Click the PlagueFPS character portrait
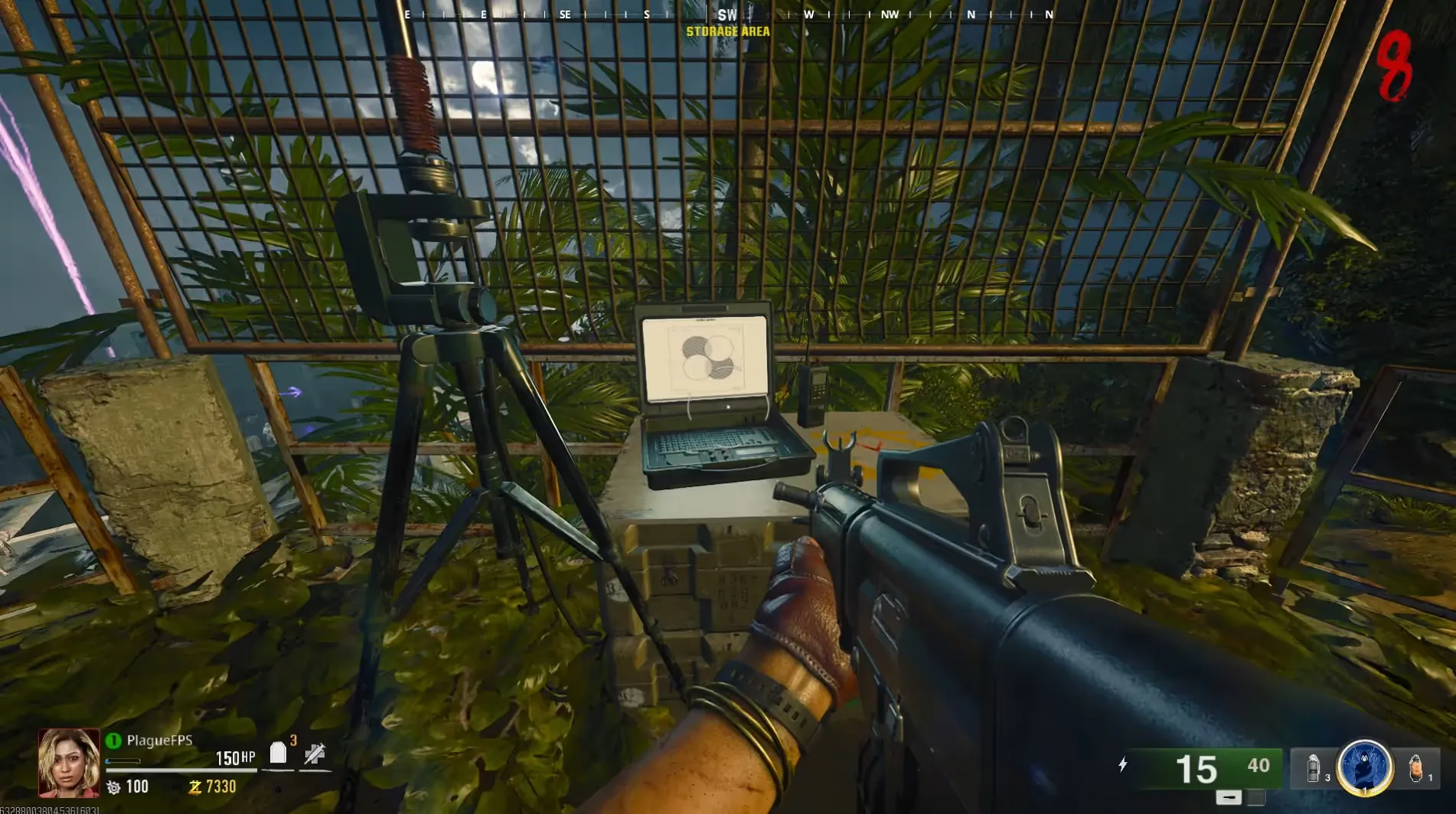Viewport: 1456px width, 814px height. pyautogui.click(x=69, y=762)
